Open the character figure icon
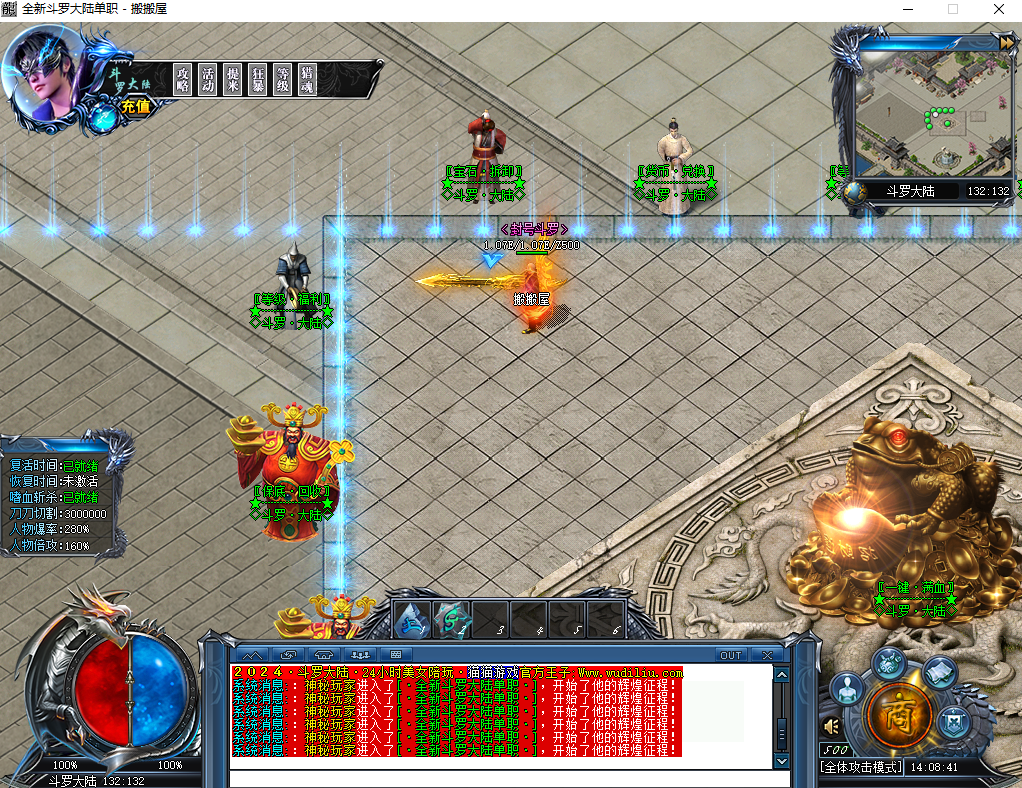The image size is (1022, 788). tap(848, 689)
